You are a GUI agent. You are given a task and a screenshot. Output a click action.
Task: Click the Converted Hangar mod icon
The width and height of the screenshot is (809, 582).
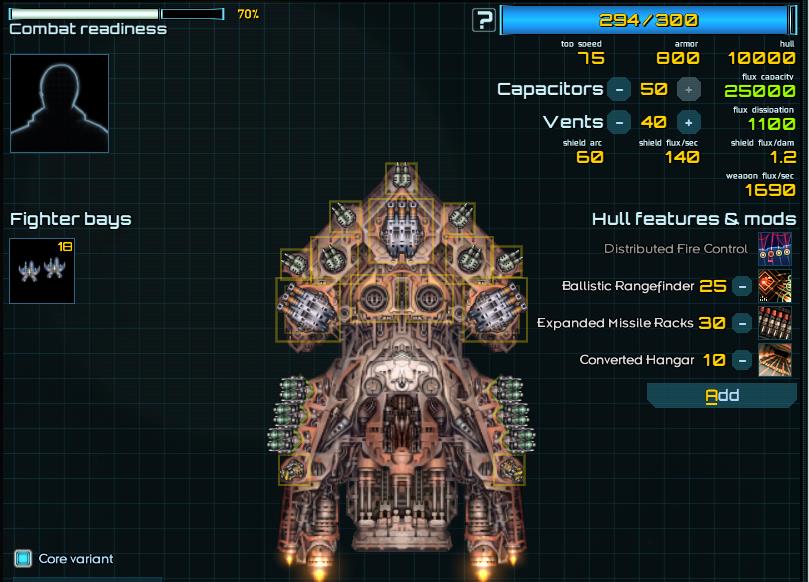tap(774, 360)
